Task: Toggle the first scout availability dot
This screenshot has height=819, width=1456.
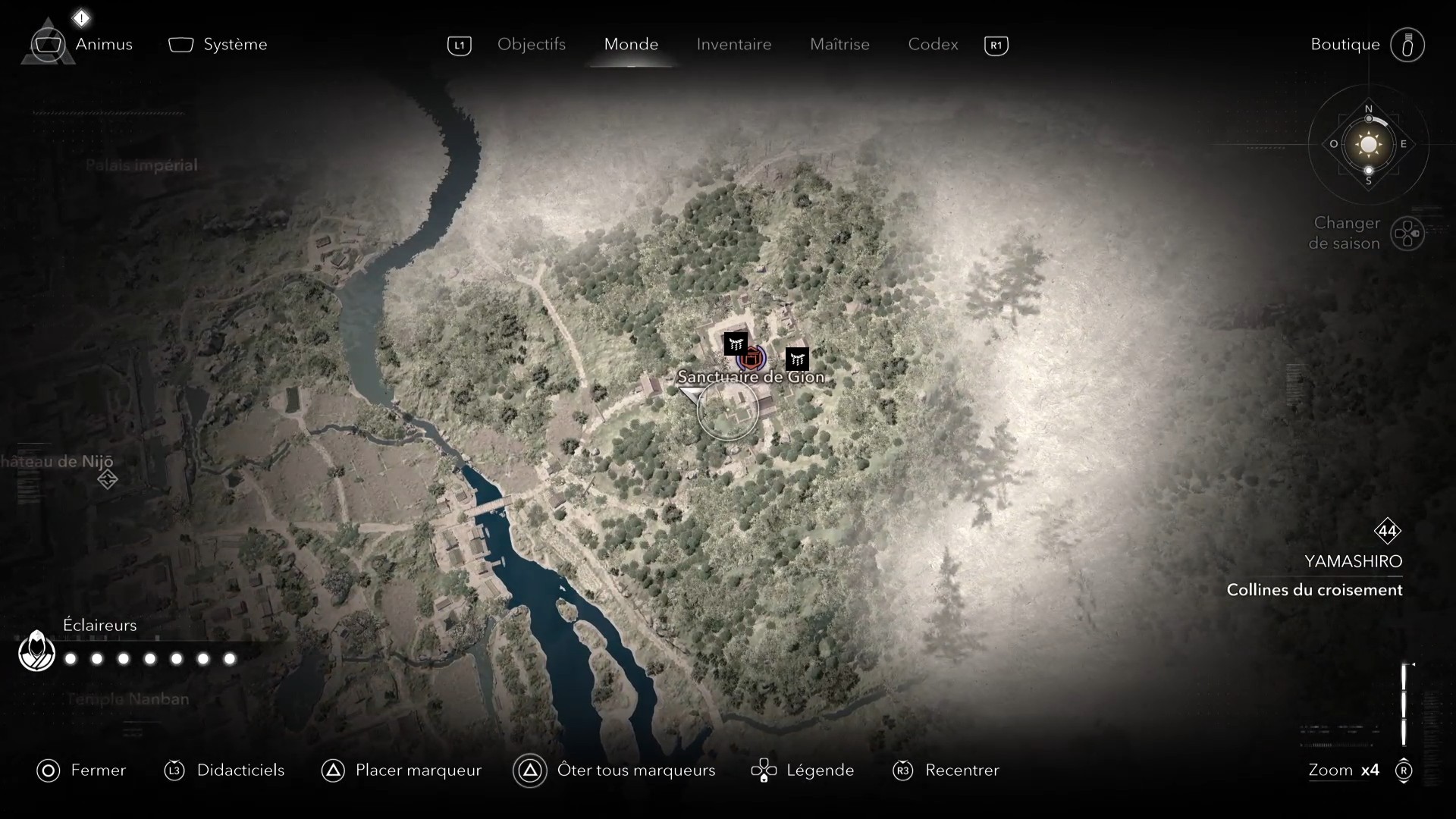Action: click(70, 659)
